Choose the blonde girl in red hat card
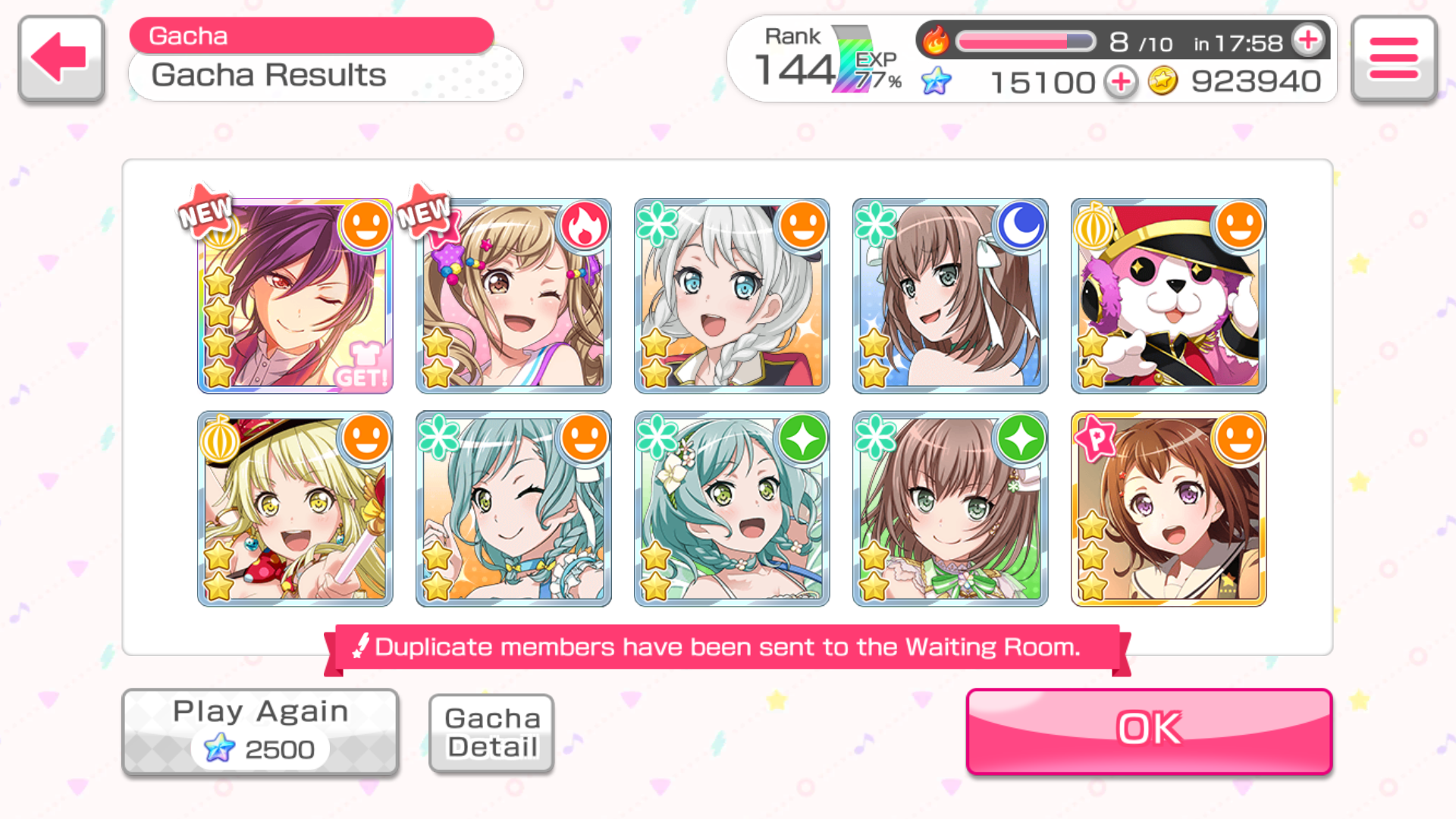 click(x=295, y=509)
